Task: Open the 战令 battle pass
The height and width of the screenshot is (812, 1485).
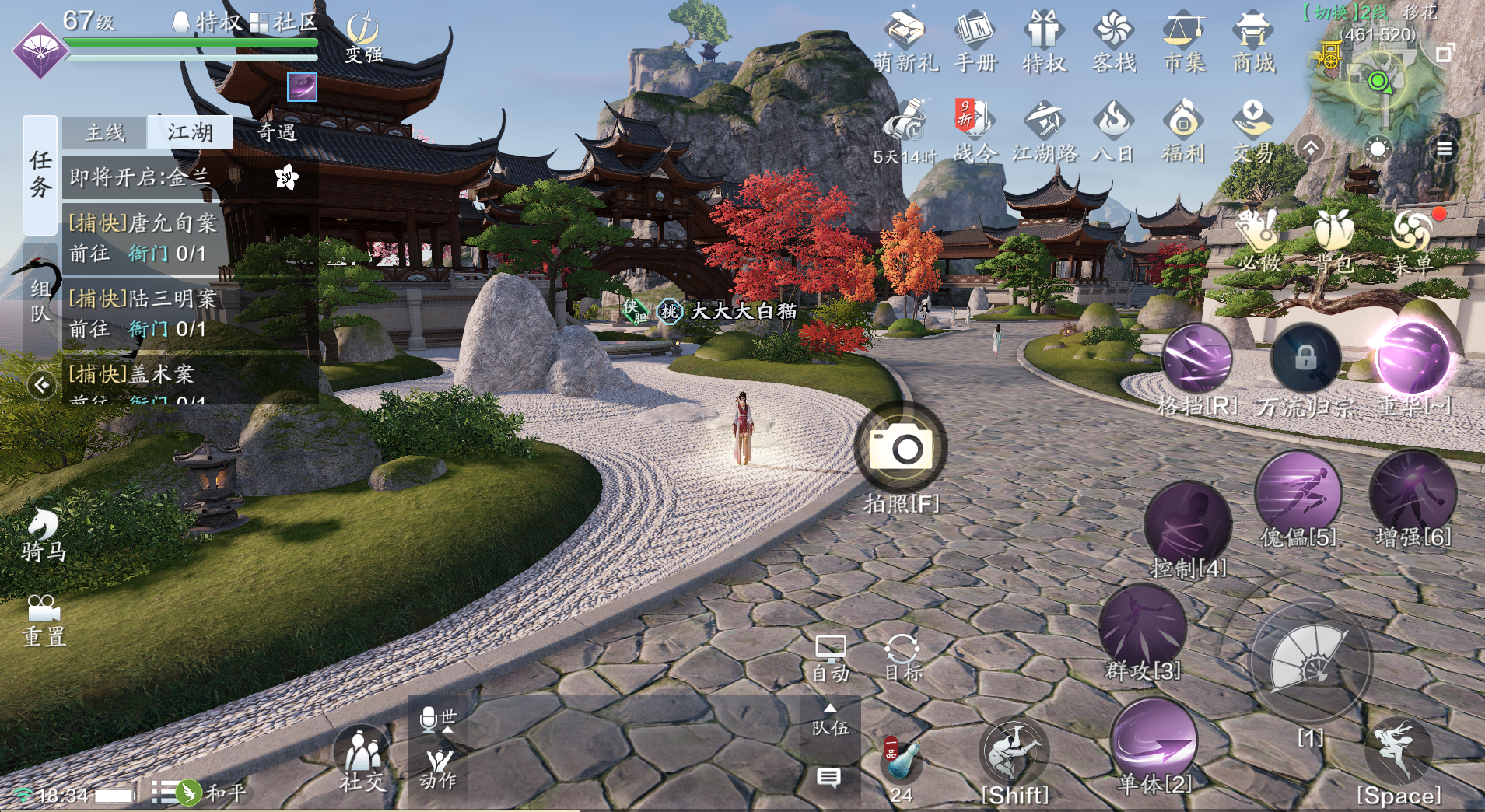Action: [975, 131]
